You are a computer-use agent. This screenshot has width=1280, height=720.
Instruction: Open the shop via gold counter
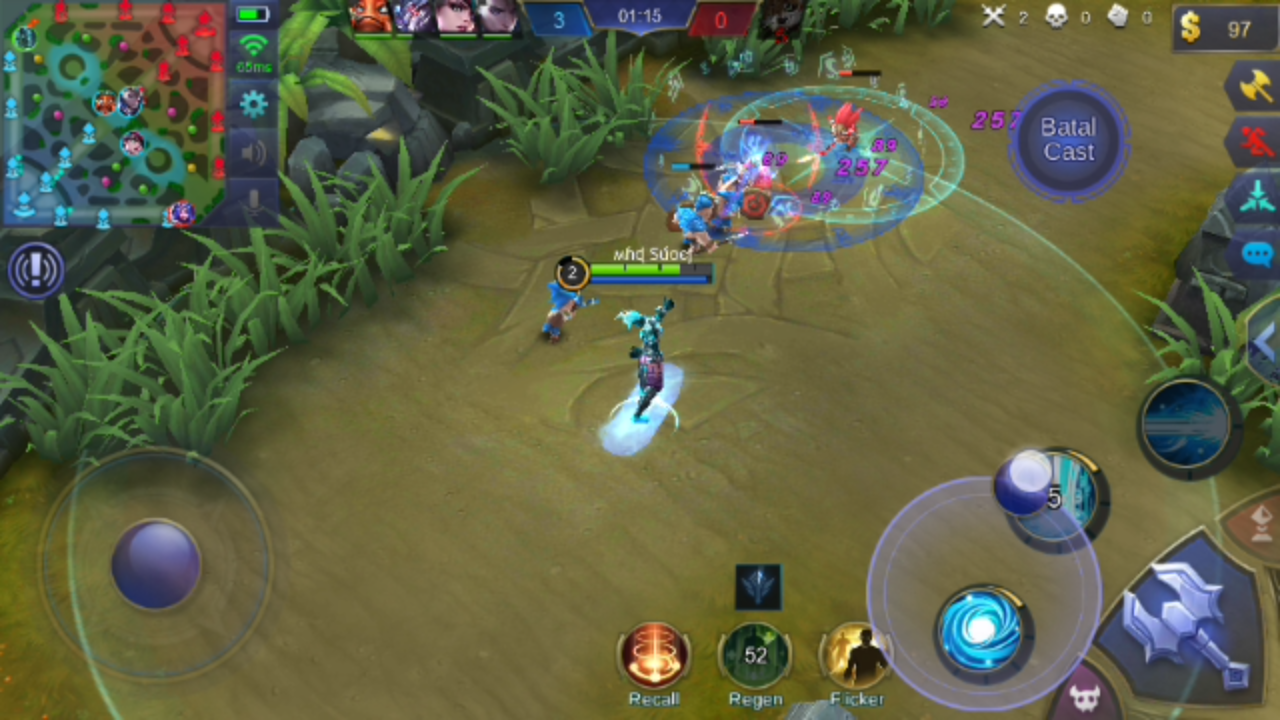[x=1224, y=29]
